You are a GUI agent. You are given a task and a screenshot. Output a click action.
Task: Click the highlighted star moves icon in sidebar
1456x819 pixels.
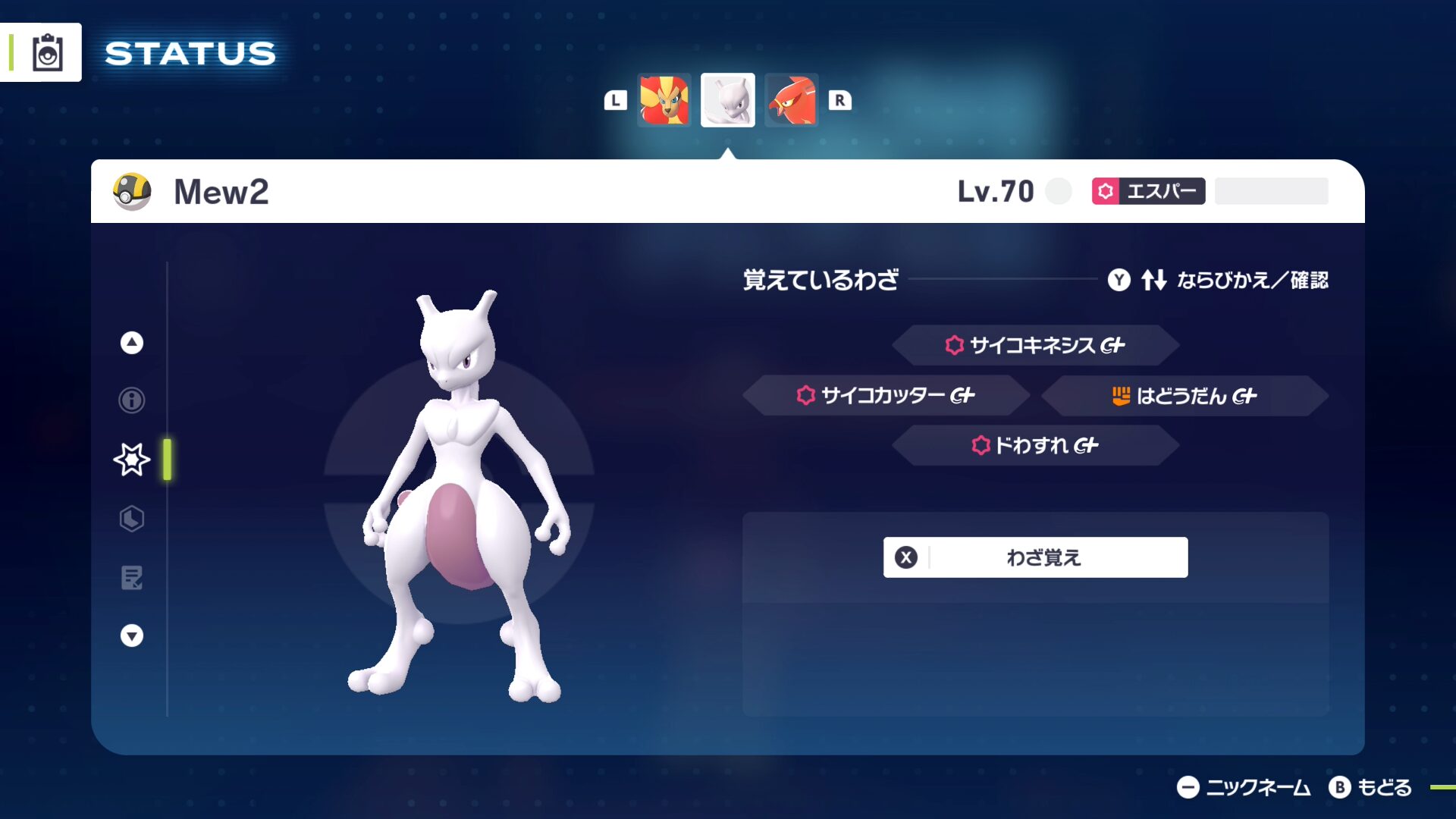point(130,458)
